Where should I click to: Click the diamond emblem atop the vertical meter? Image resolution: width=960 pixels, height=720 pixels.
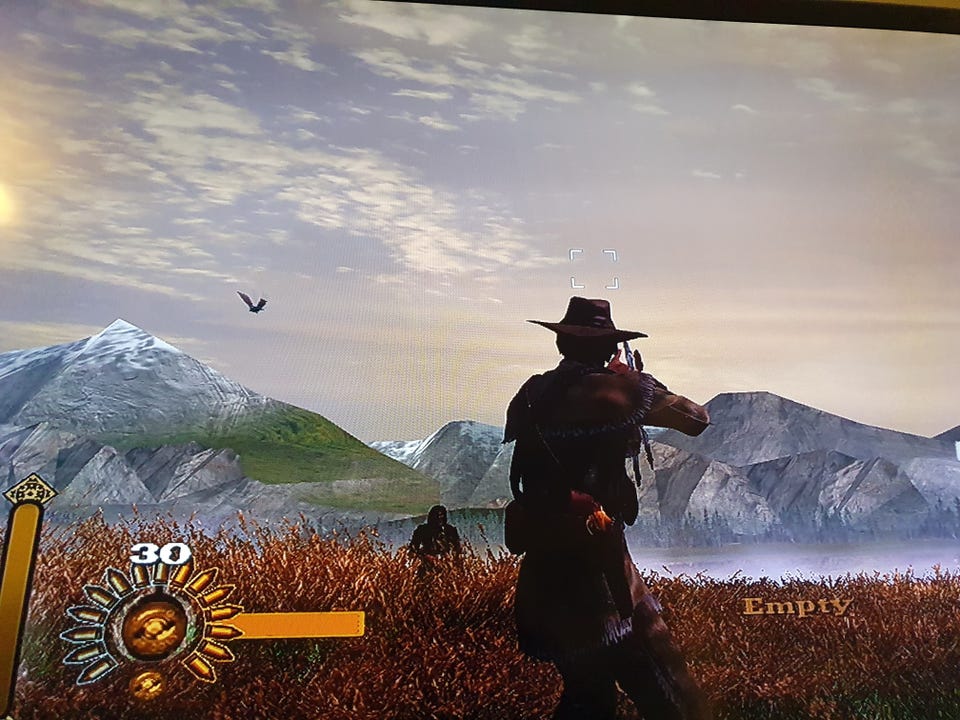[29, 491]
